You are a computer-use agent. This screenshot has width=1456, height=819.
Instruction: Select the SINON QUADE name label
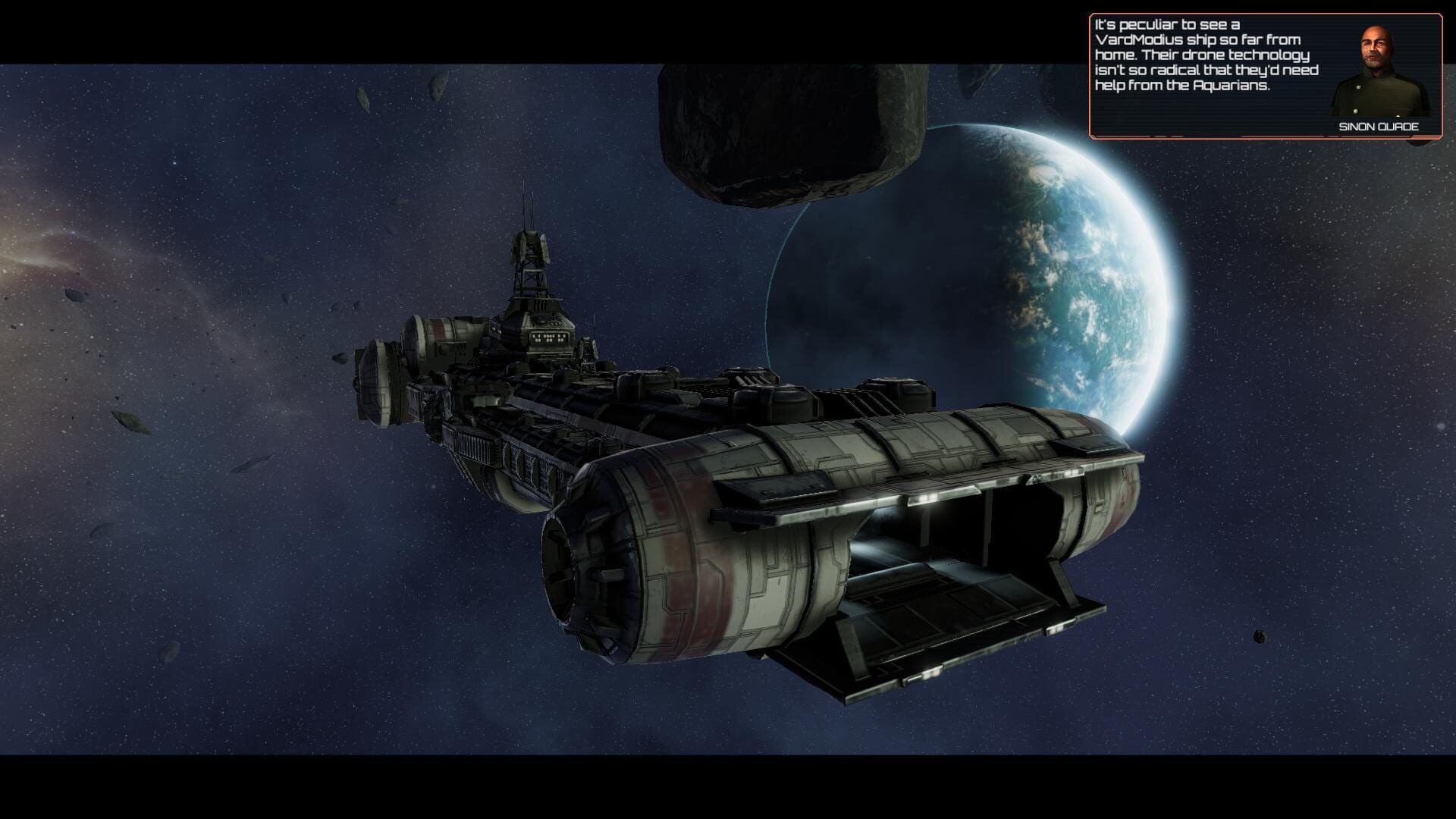point(1379,127)
